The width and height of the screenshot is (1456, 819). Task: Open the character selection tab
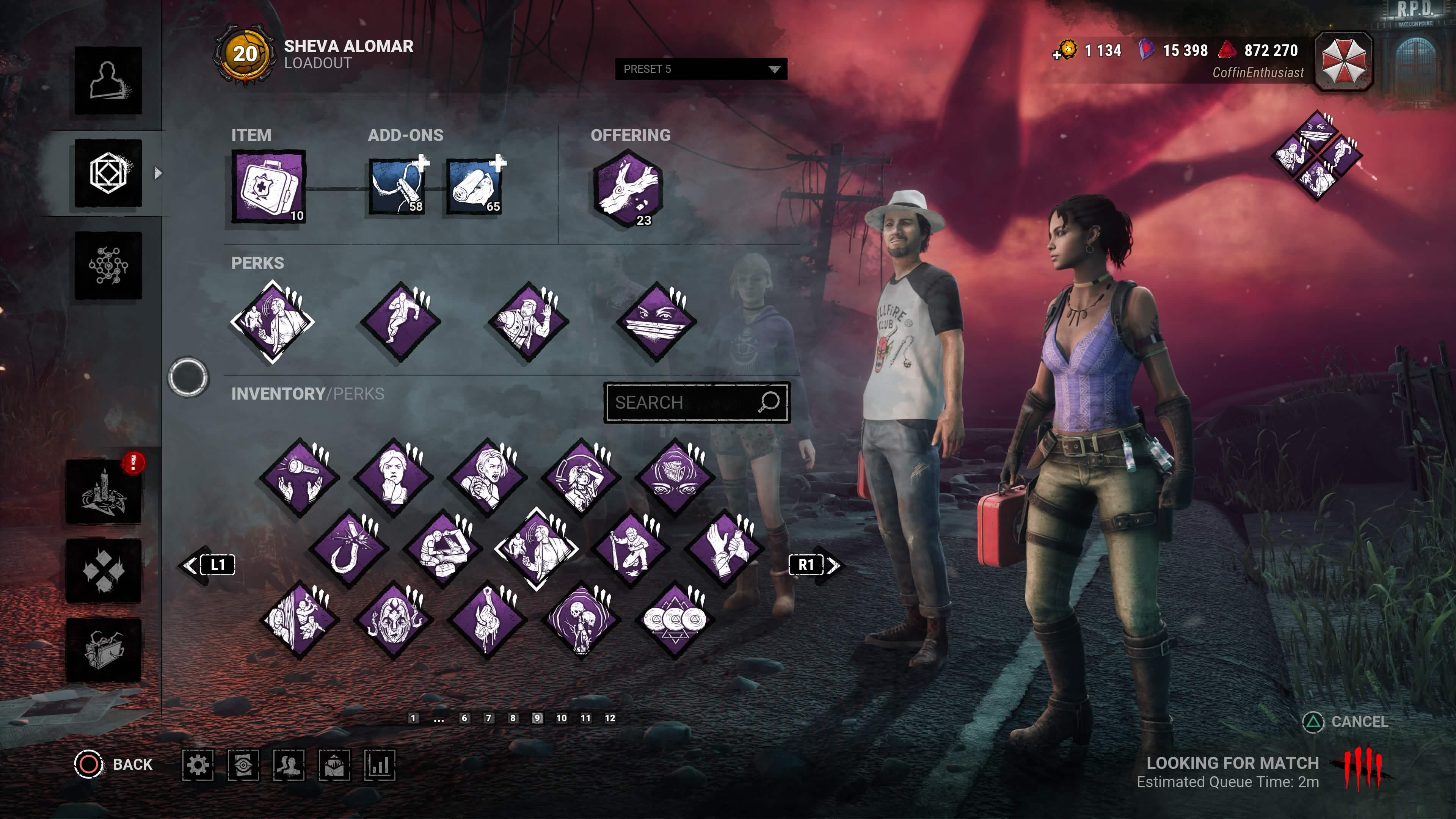point(108,80)
